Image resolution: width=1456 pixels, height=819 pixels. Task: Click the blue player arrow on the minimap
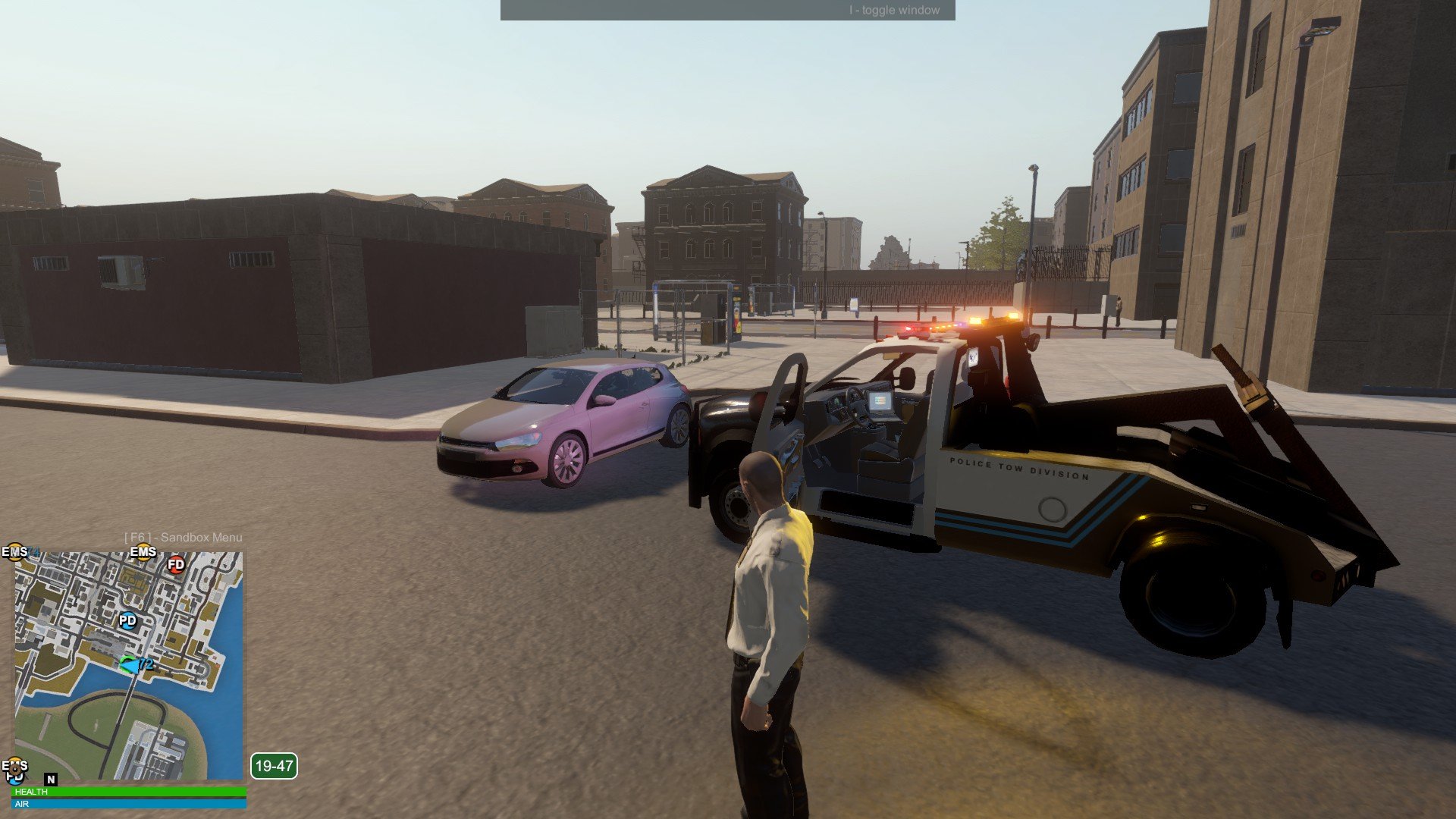(x=130, y=665)
